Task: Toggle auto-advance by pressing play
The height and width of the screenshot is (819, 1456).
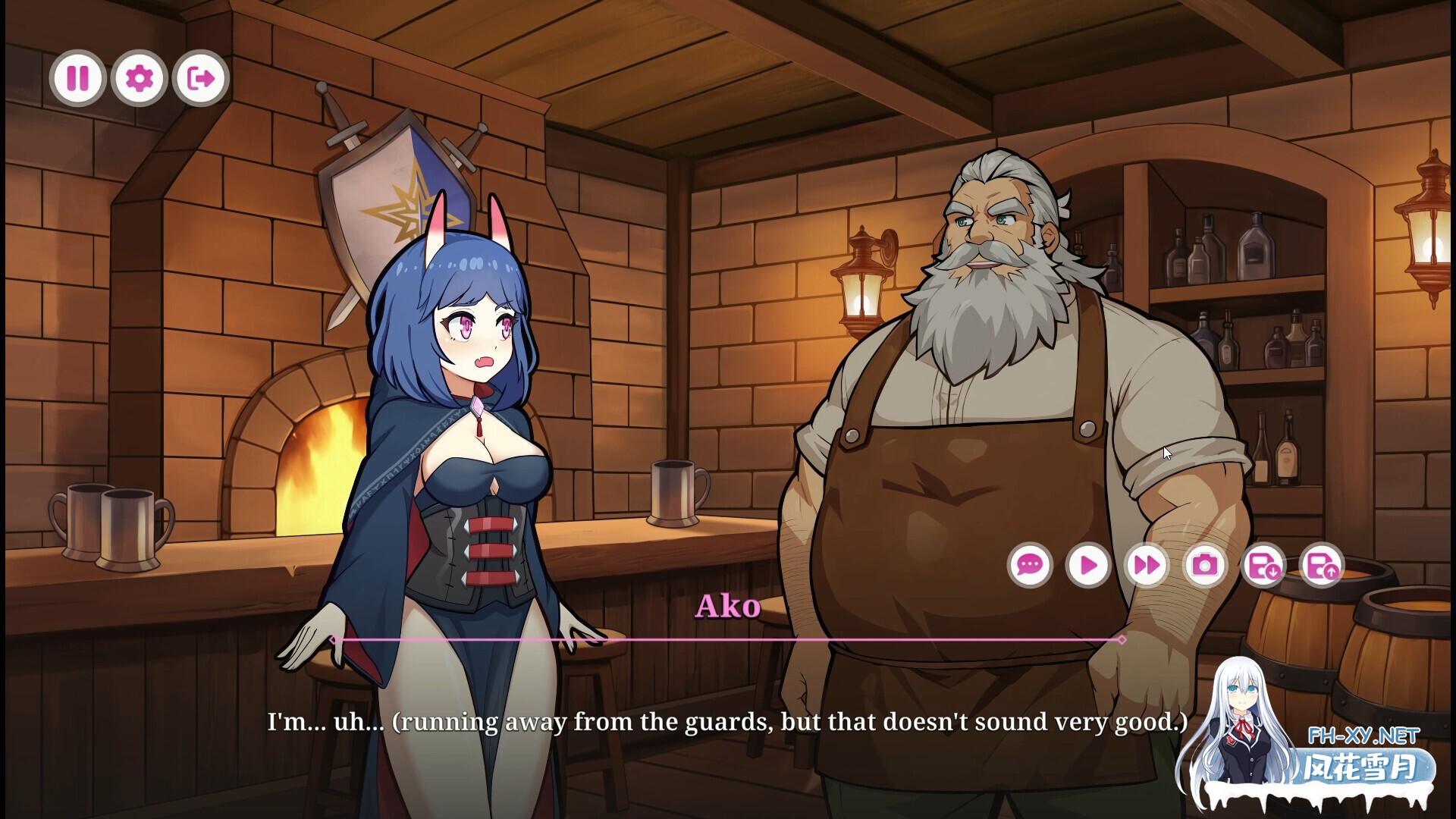Action: pyautogui.click(x=1089, y=565)
